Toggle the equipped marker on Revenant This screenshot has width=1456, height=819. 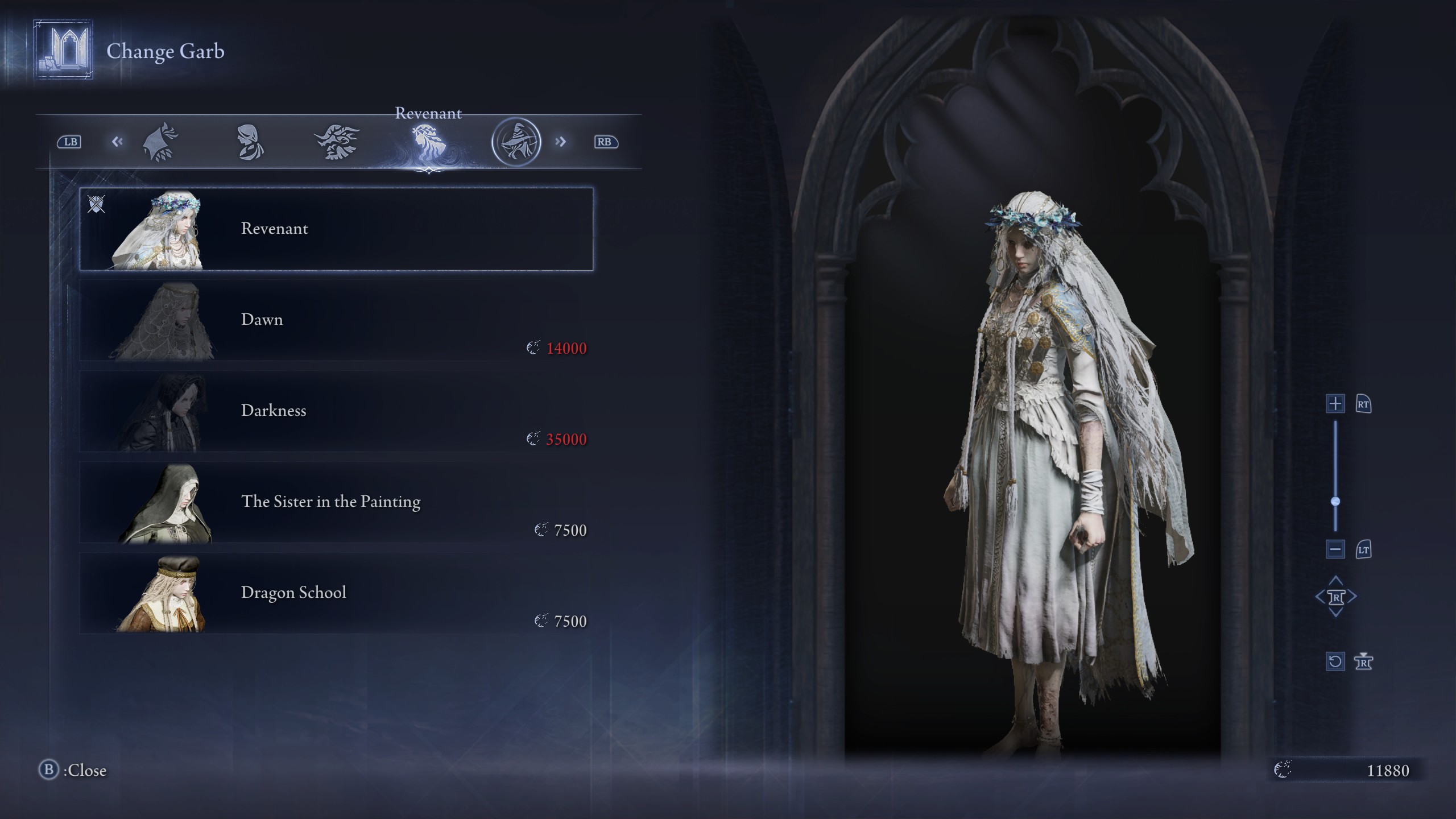pyautogui.click(x=97, y=205)
